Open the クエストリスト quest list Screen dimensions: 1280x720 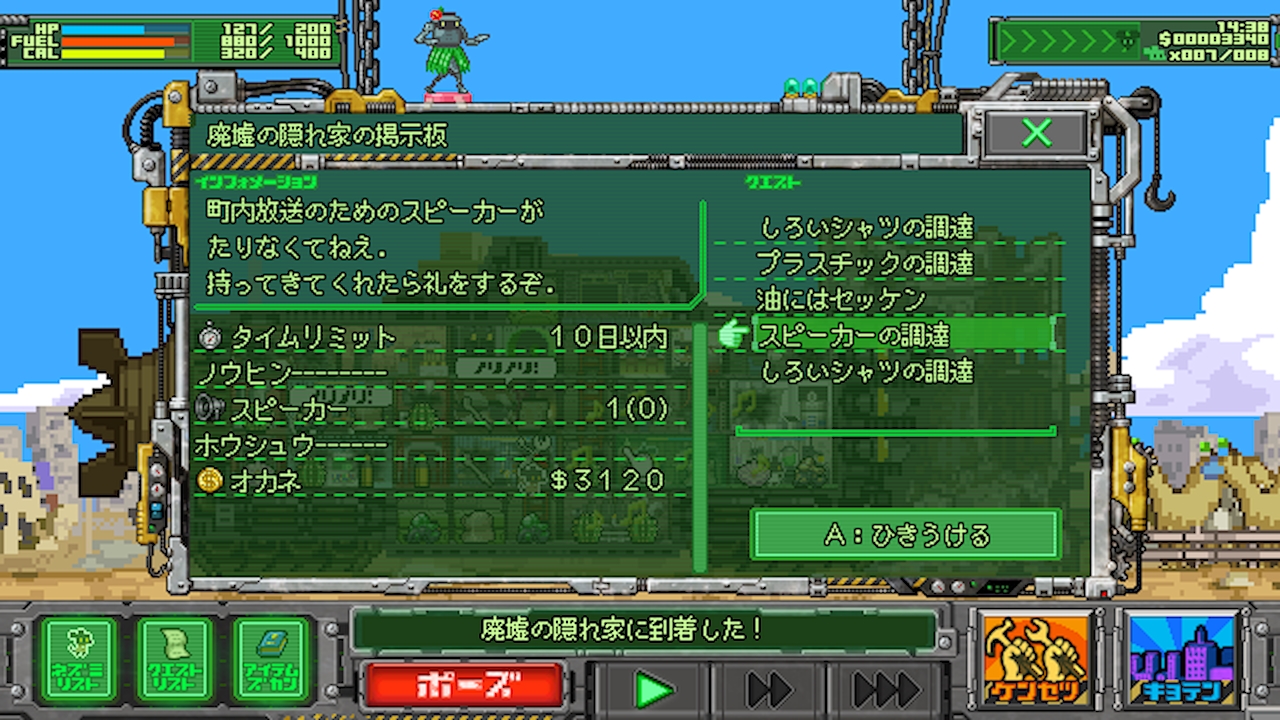click(x=174, y=658)
